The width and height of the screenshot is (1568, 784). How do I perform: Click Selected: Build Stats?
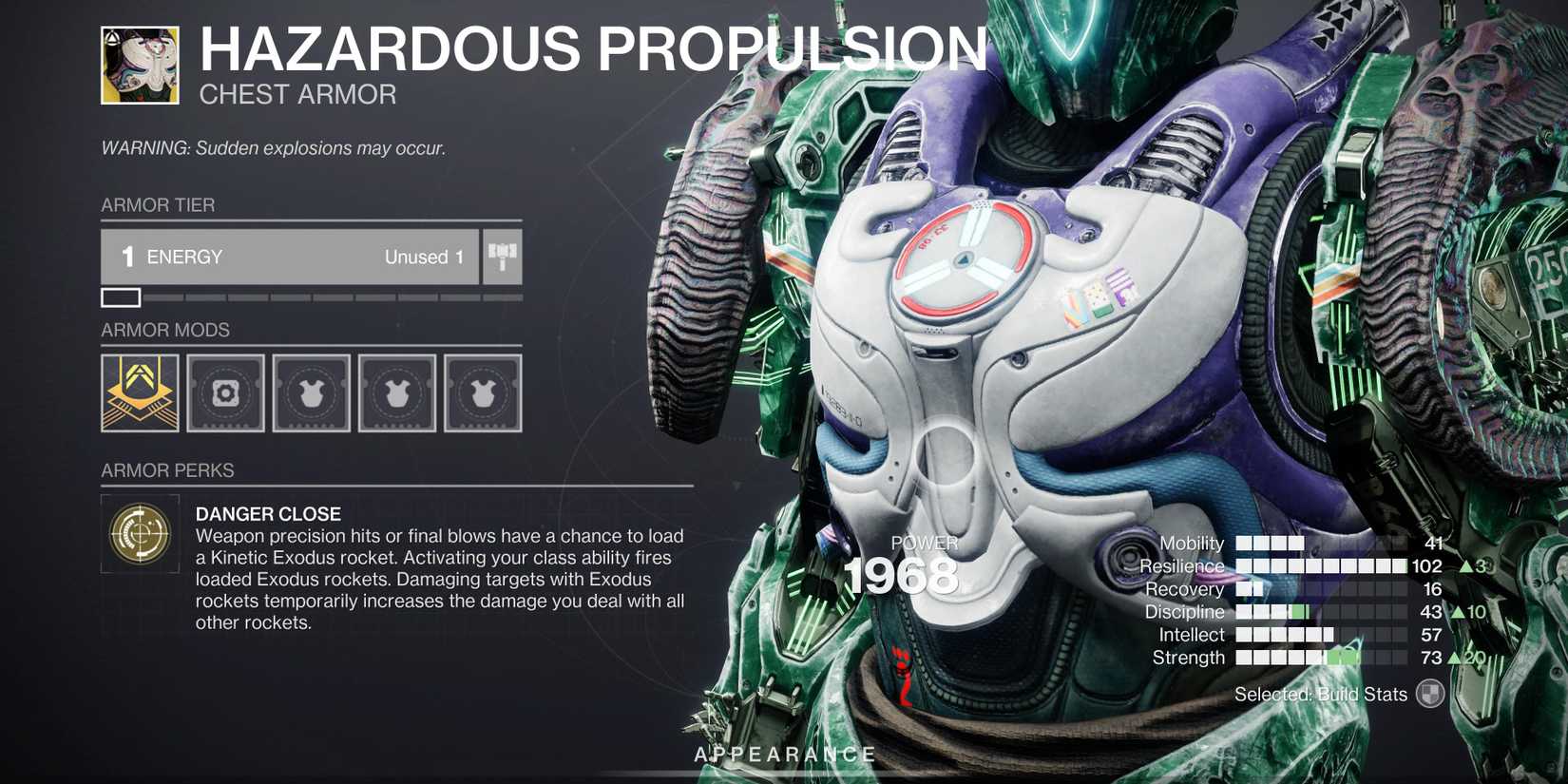coord(1320,695)
